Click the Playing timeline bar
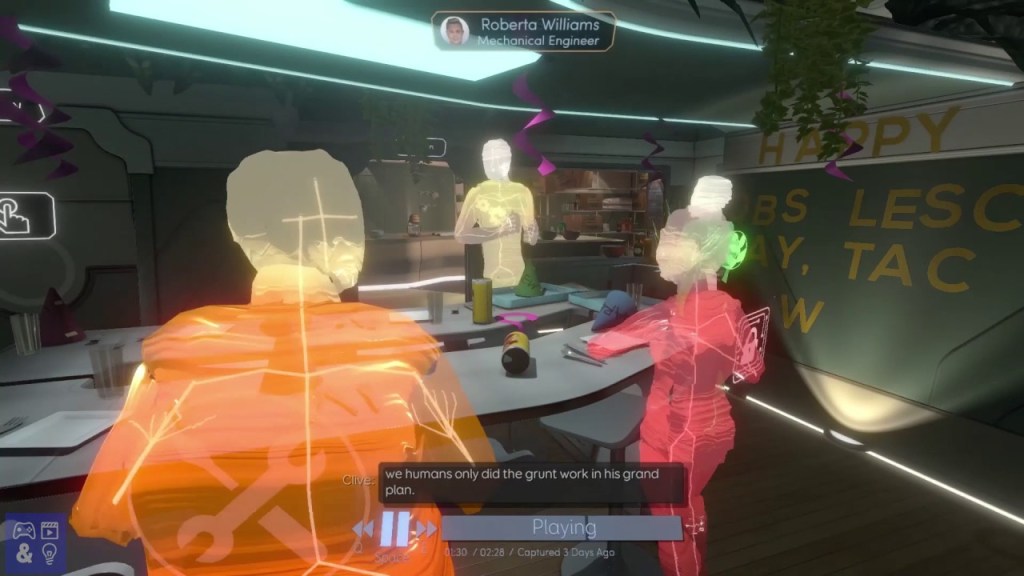 (x=562, y=527)
